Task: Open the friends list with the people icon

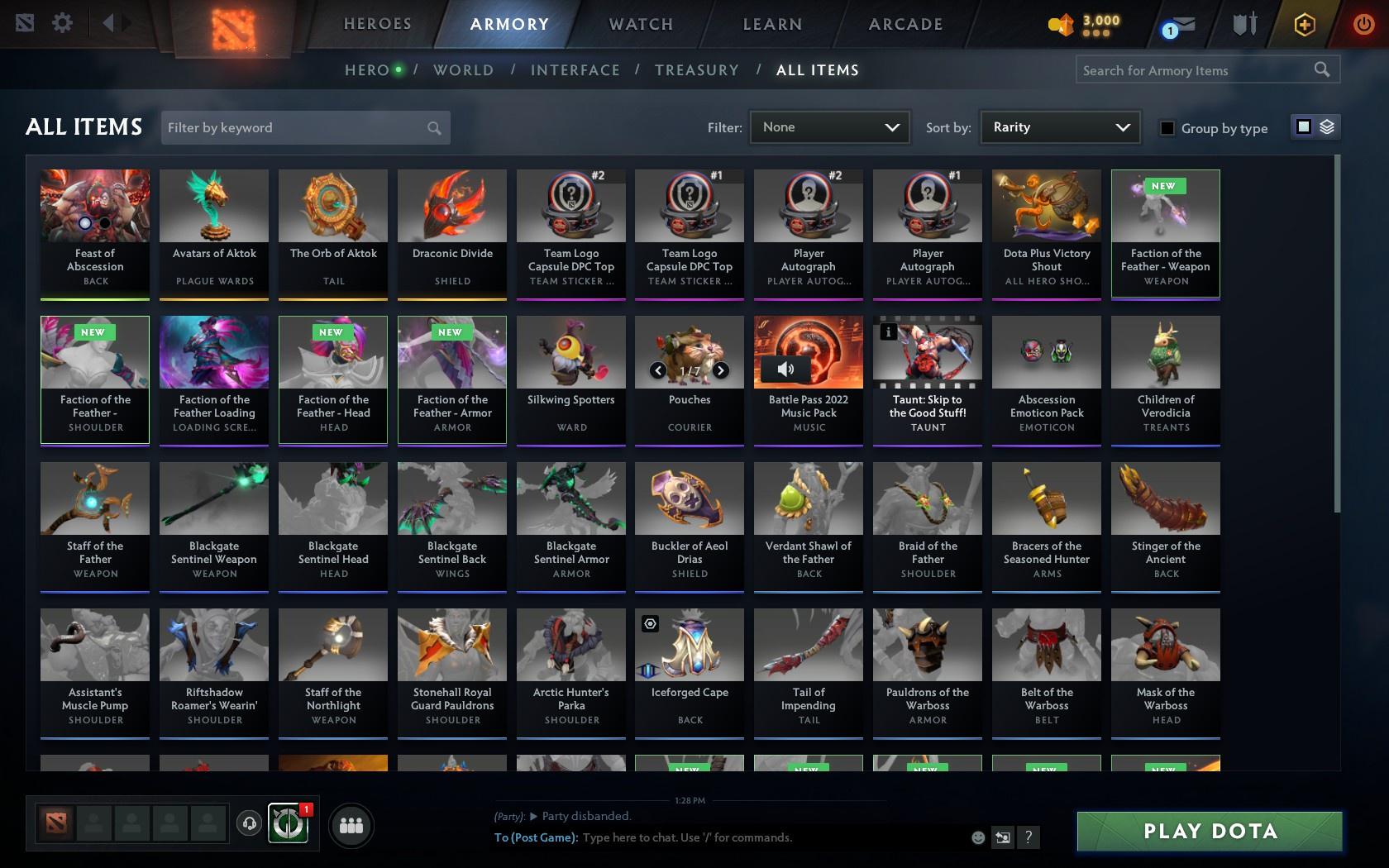Action: [x=351, y=824]
